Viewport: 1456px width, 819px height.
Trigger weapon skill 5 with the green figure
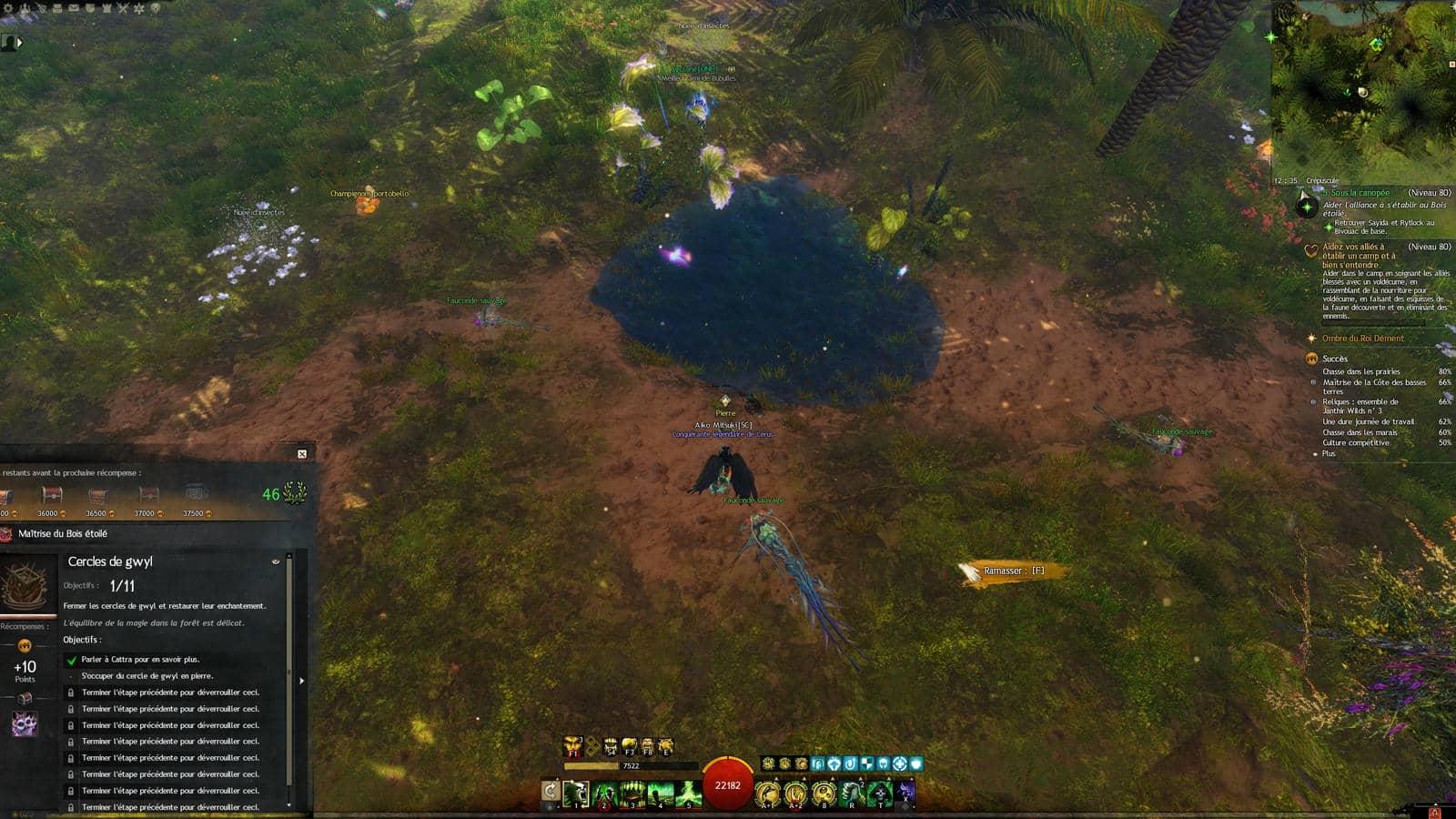click(x=689, y=794)
